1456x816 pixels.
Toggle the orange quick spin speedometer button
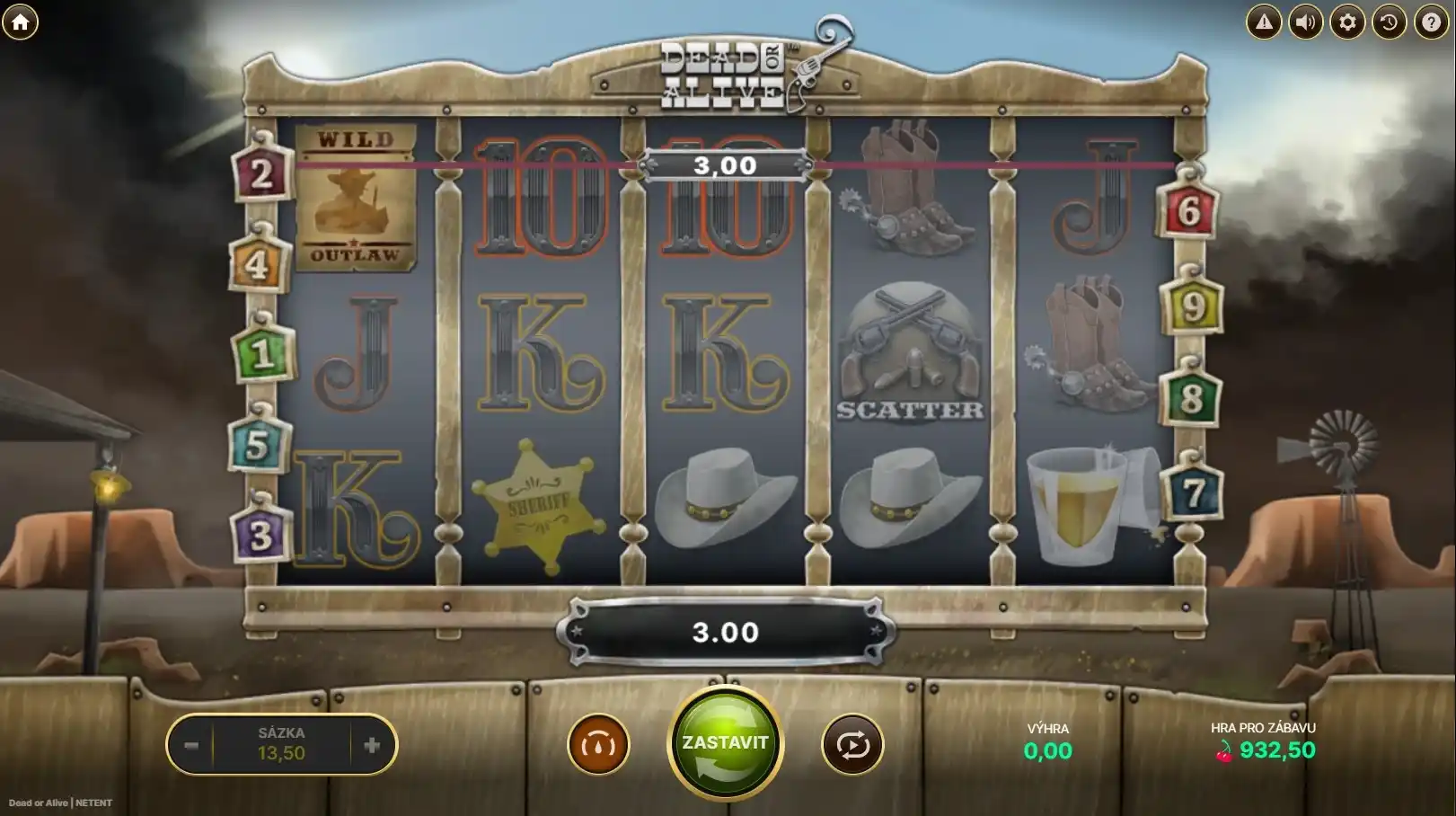(x=598, y=744)
